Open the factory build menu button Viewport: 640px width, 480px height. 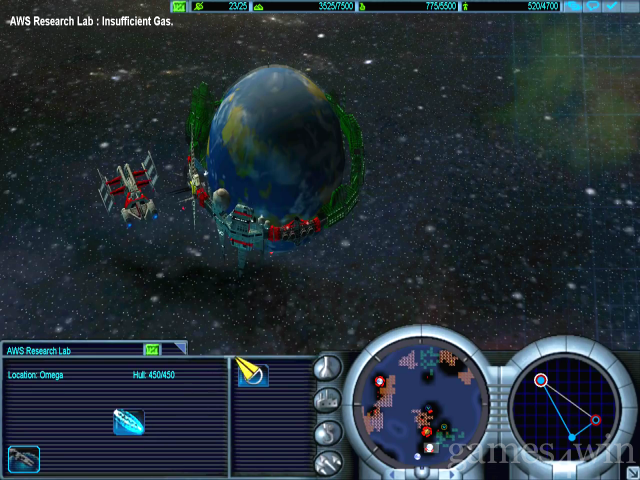click(328, 401)
